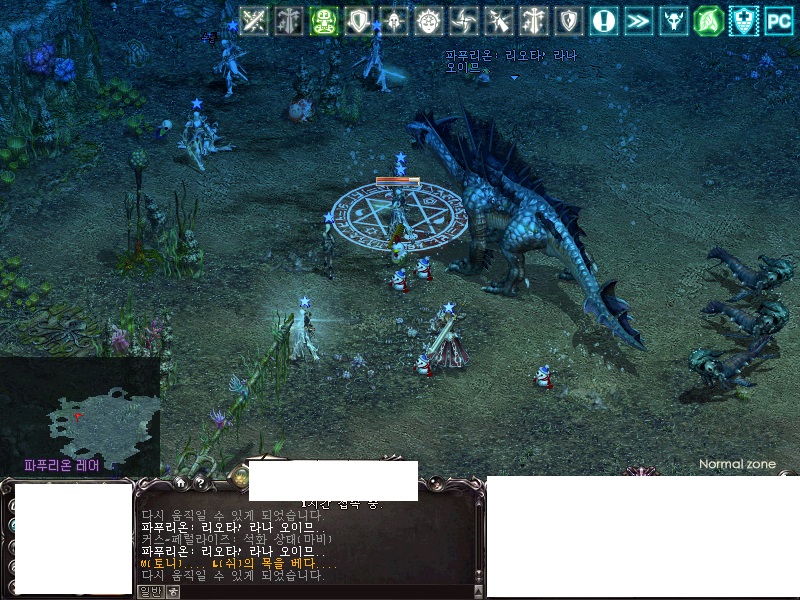This screenshot has width=800, height=600.
Task: Use the helmet skill icon
Action: [393, 20]
